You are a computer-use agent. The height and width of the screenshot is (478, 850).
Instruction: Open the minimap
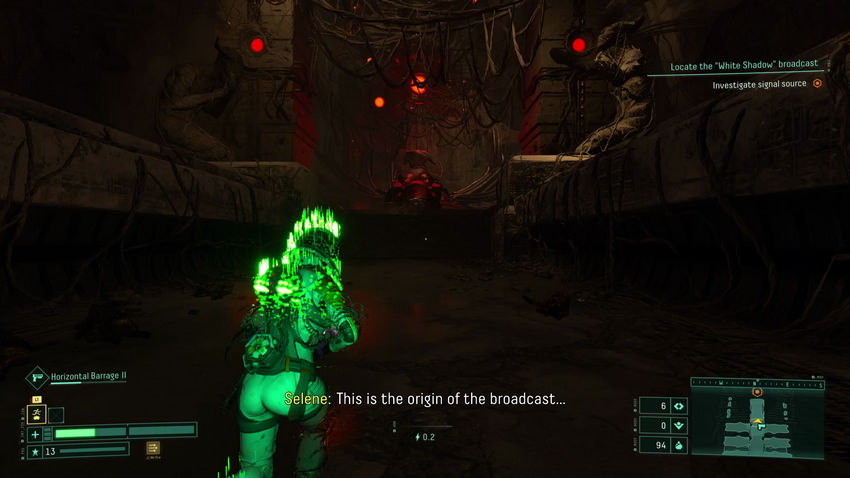pos(758,426)
